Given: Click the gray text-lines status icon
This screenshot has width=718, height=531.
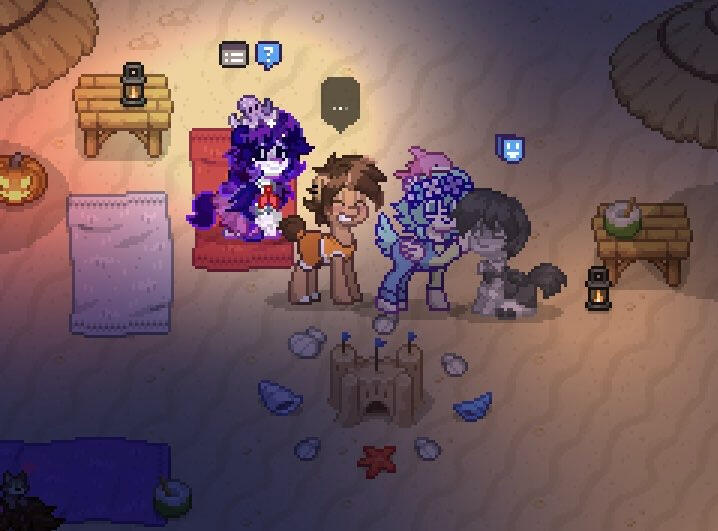Looking at the screenshot, I should pos(233,55).
